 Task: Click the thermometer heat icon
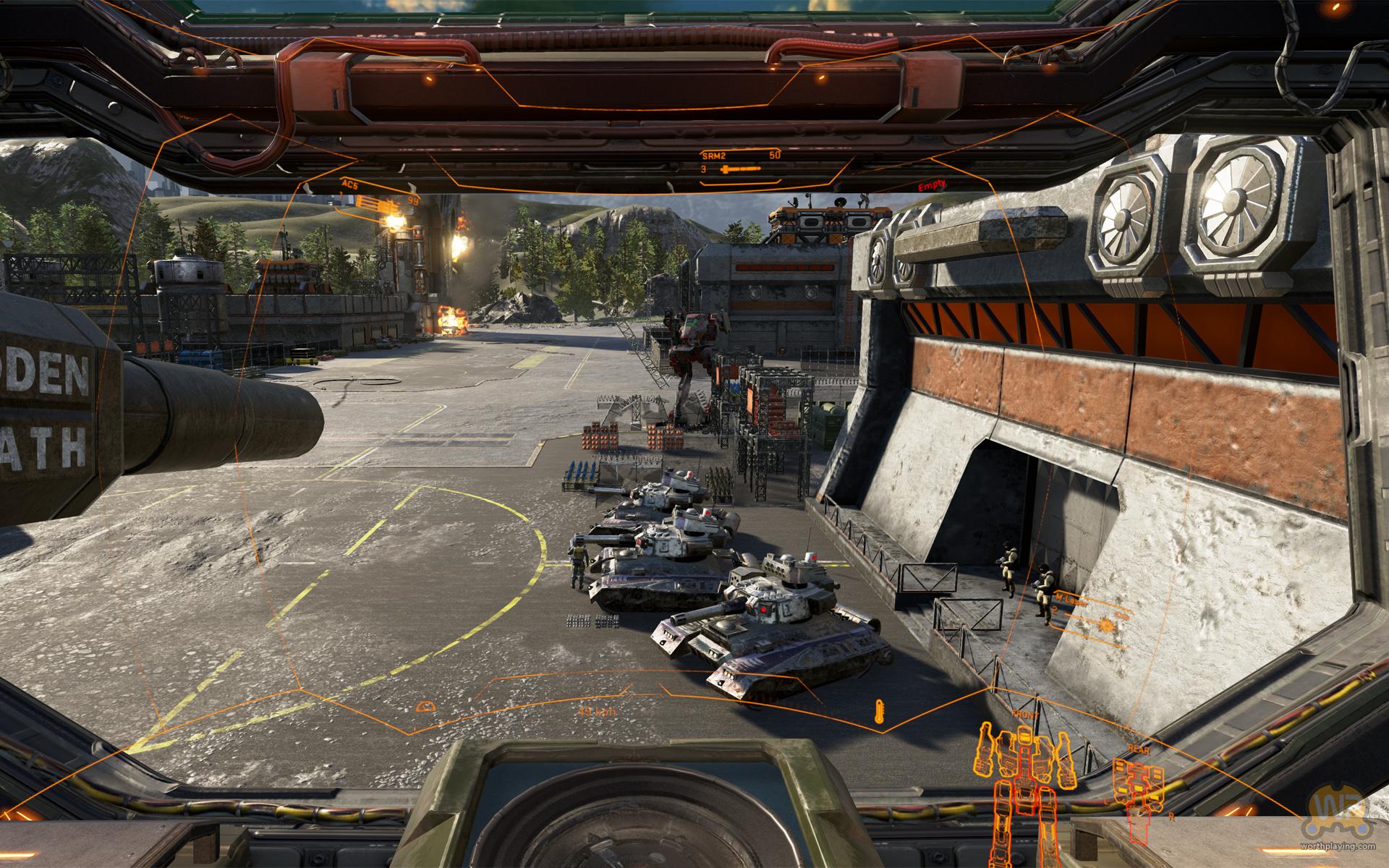tap(879, 713)
